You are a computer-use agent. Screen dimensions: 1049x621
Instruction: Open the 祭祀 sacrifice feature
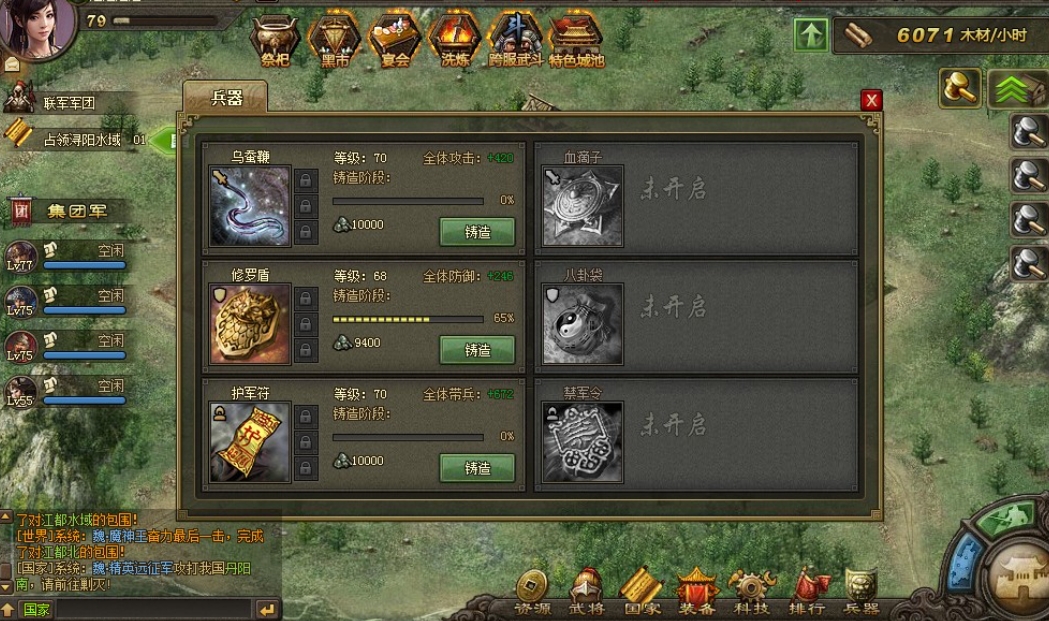pyautogui.click(x=275, y=42)
